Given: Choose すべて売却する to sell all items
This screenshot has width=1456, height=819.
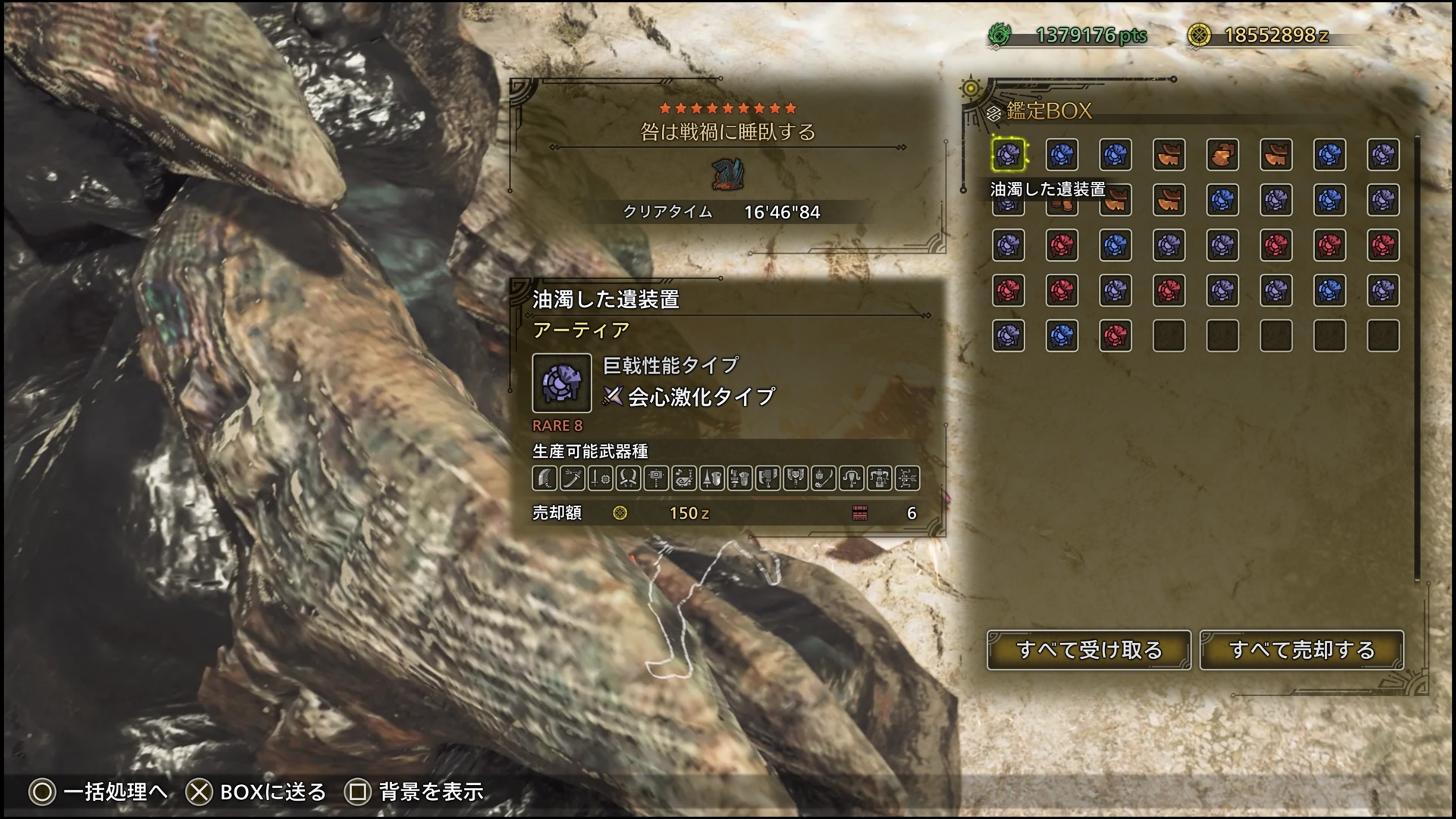Looking at the screenshot, I should 1301,650.
